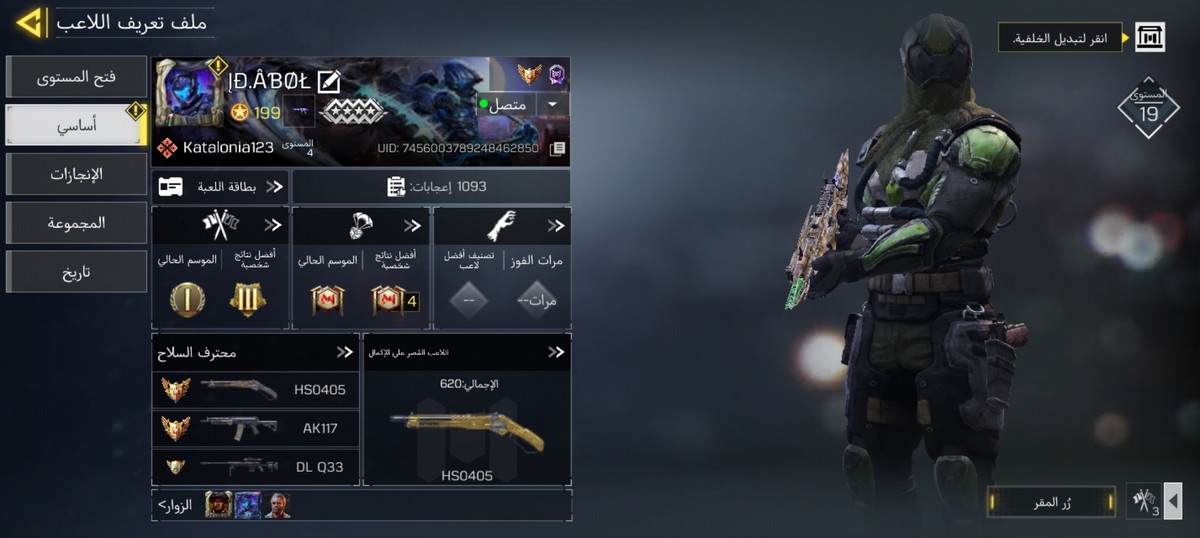Switch to the المجموعة tab
Viewport: 1200px width, 538px height.
[x=76, y=222]
